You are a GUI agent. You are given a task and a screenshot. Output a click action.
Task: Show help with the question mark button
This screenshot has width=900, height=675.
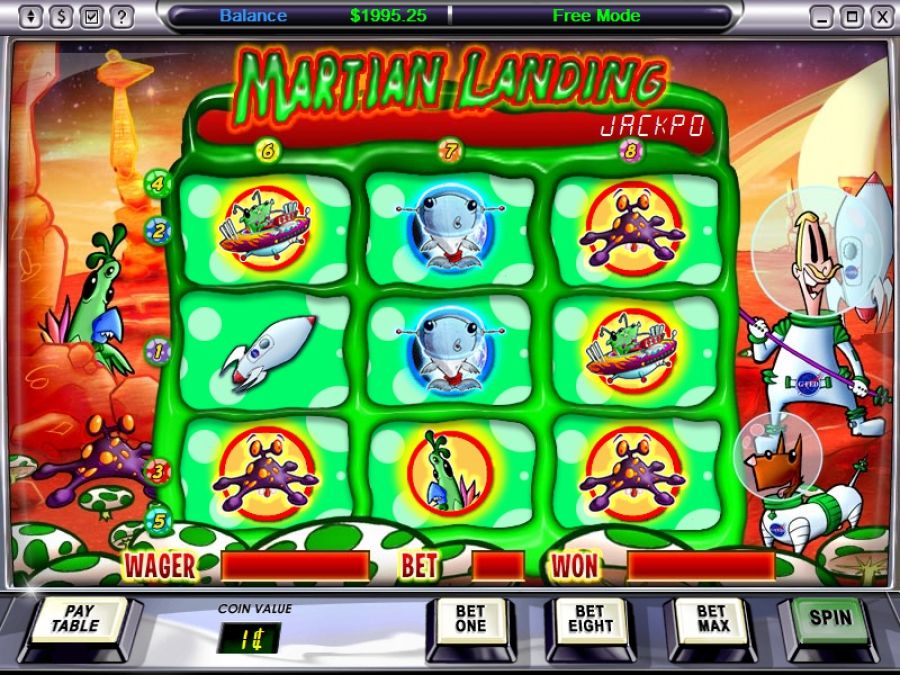[x=122, y=17]
